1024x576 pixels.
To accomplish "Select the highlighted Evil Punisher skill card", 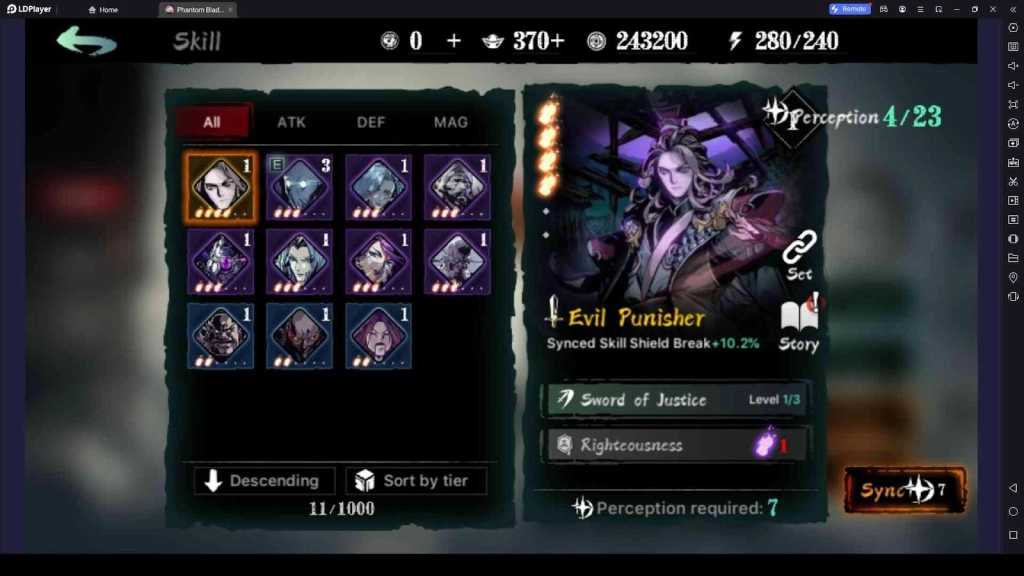I will (x=220, y=188).
